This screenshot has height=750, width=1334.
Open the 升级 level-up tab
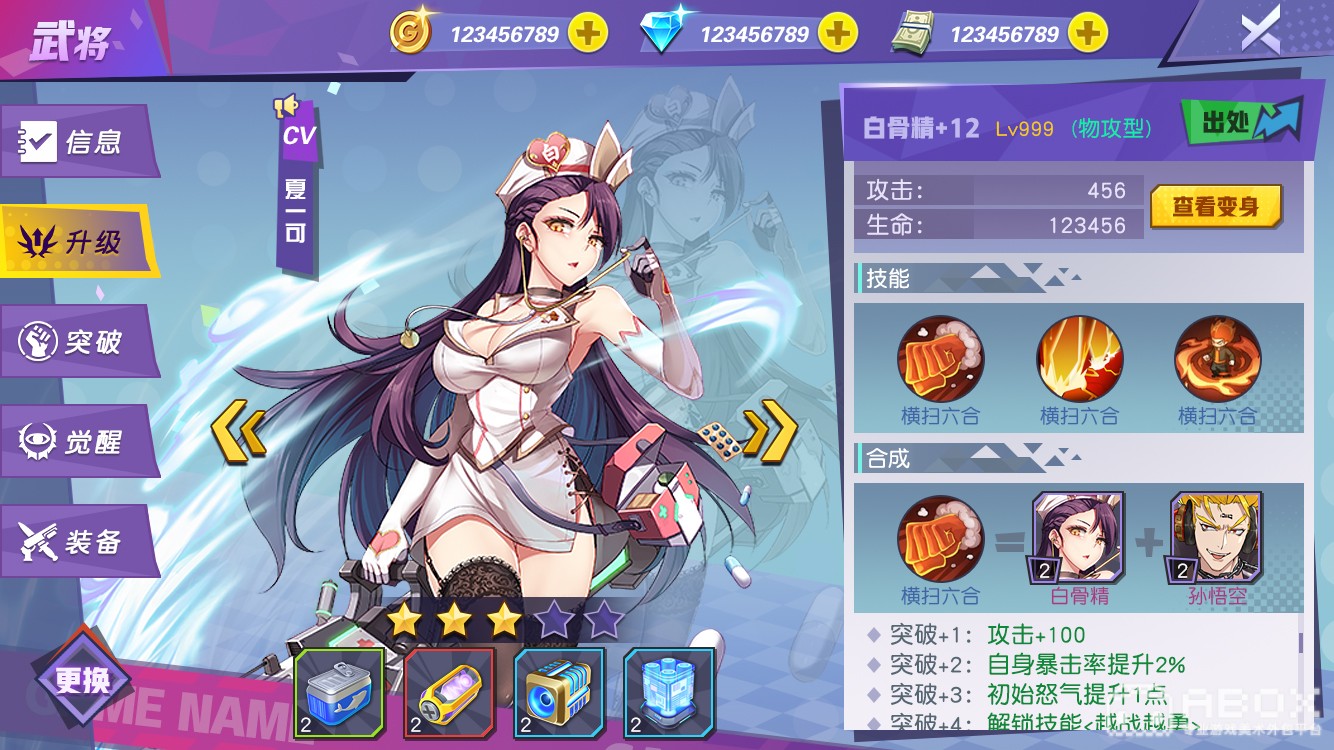[x=78, y=241]
